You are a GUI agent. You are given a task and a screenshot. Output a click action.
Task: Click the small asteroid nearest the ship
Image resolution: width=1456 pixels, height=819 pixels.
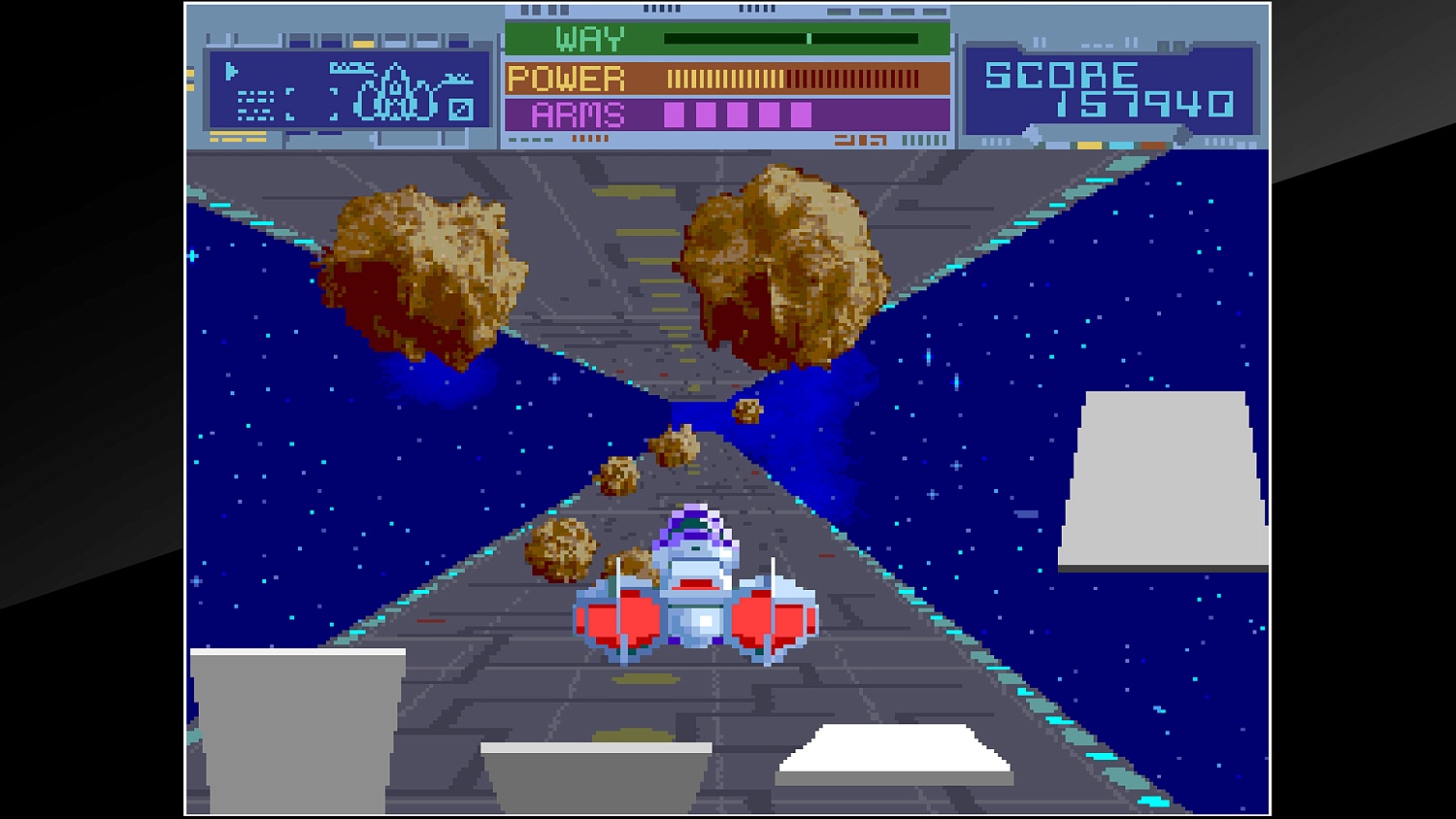(x=558, y=546)
